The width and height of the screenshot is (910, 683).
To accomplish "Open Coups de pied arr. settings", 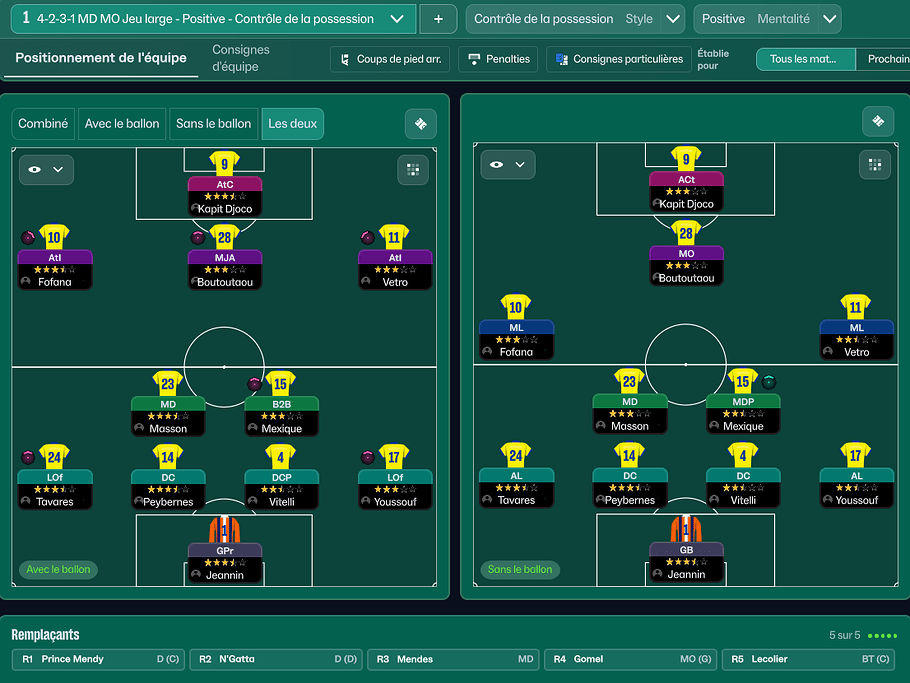I will [390, 59].
